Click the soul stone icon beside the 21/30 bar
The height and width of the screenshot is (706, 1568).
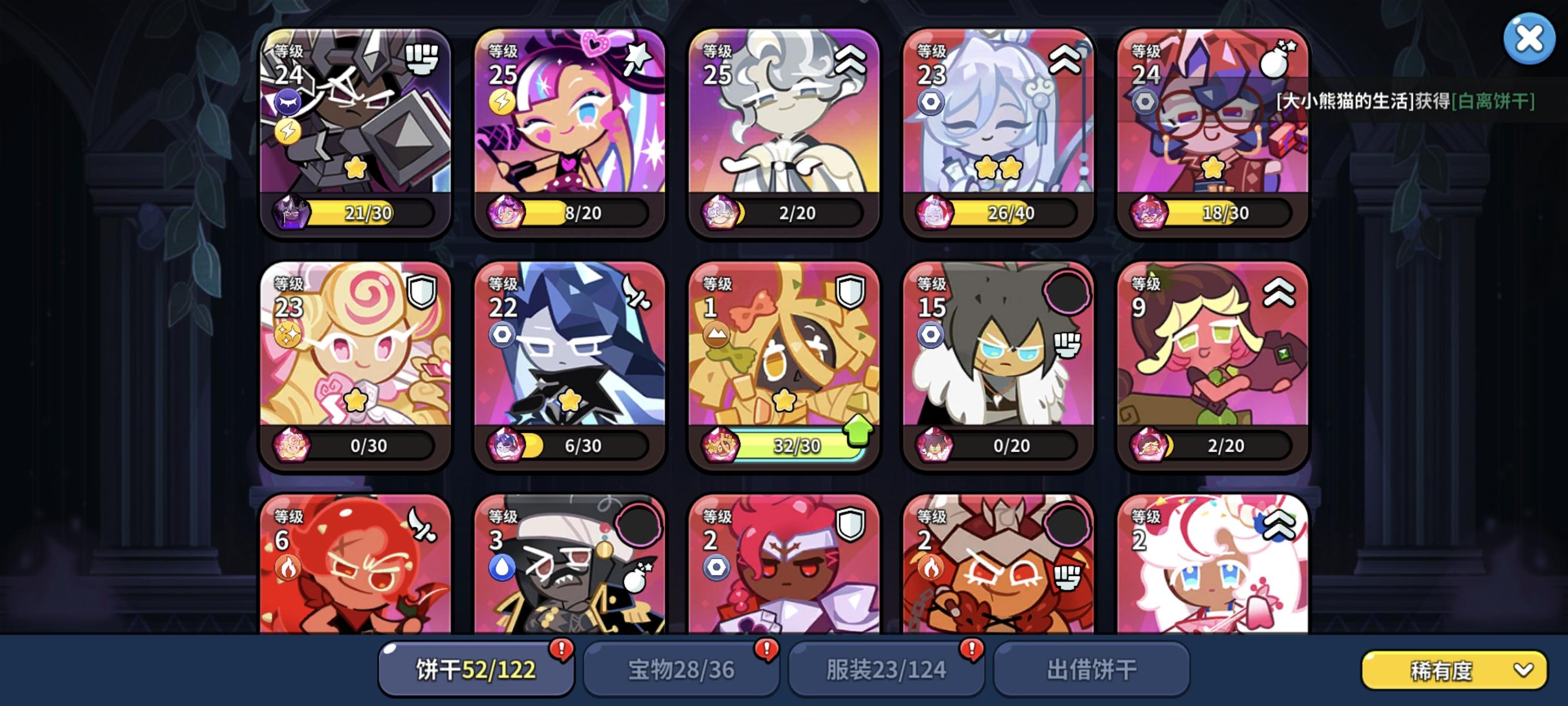292,213
